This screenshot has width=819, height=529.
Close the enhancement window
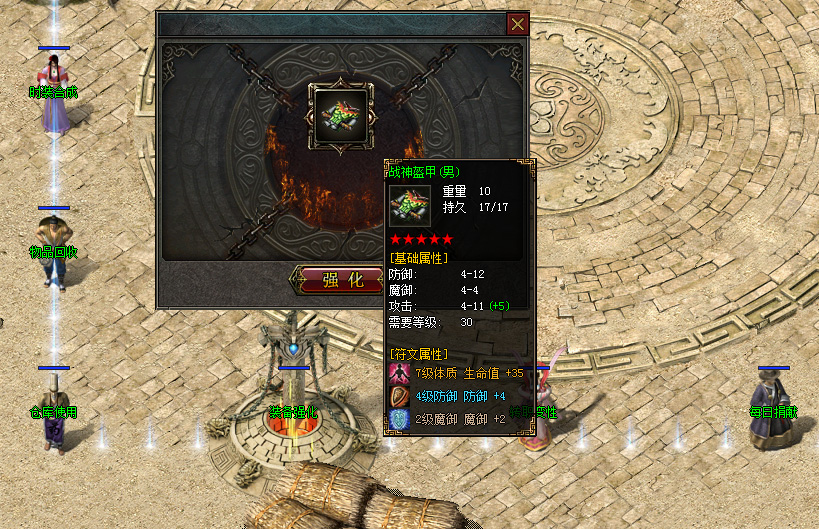[517, 24]
